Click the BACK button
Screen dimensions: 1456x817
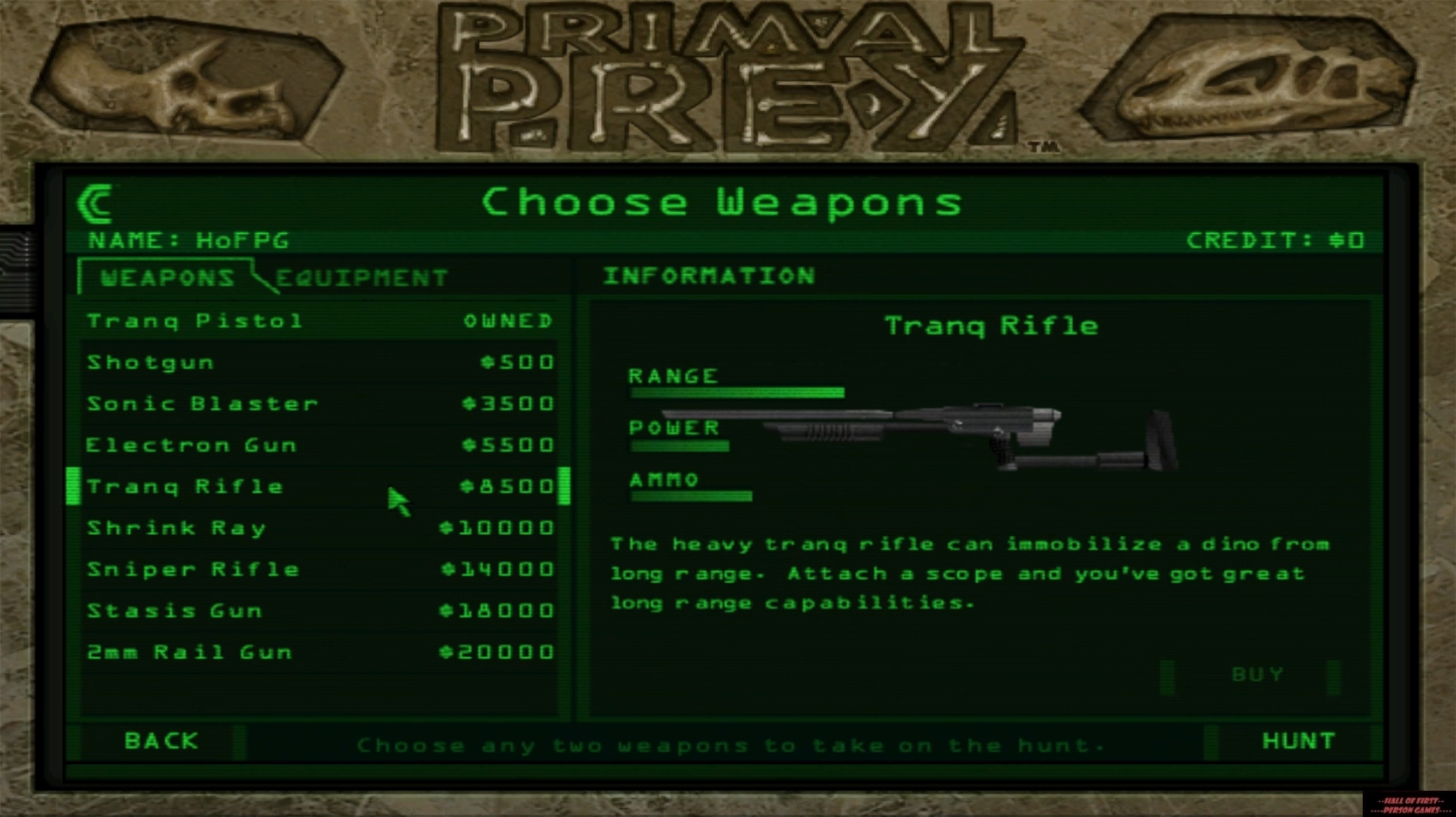161,740
